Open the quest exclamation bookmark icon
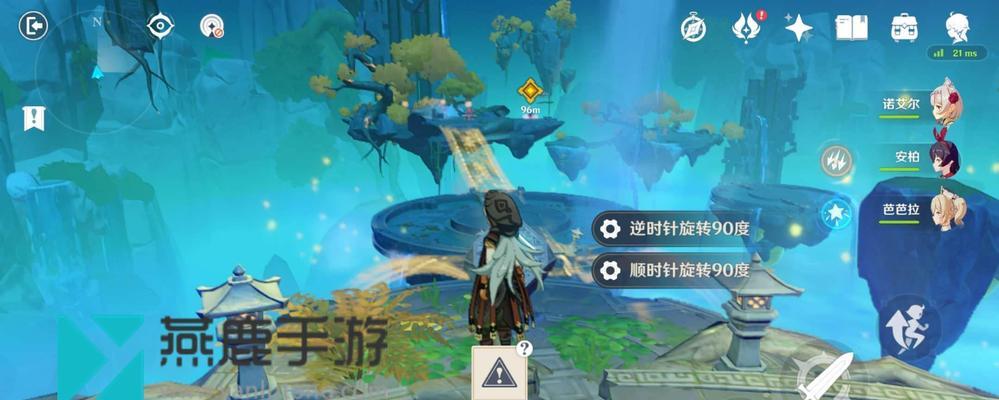The image size is (999, 400). pos(34,118)
